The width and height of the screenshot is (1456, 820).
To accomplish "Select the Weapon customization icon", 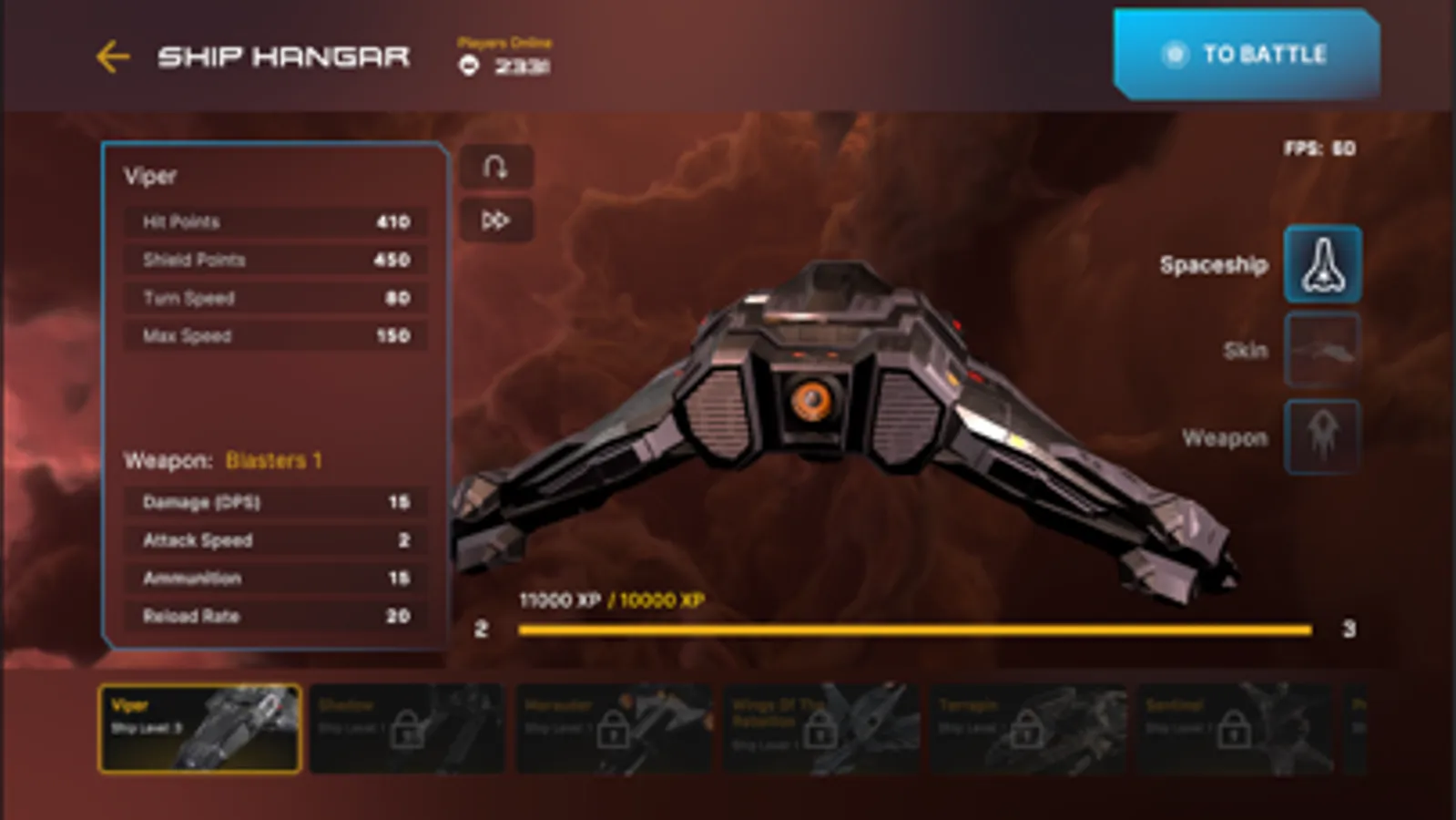I will pyautogui.click(x=1322, y=436).
